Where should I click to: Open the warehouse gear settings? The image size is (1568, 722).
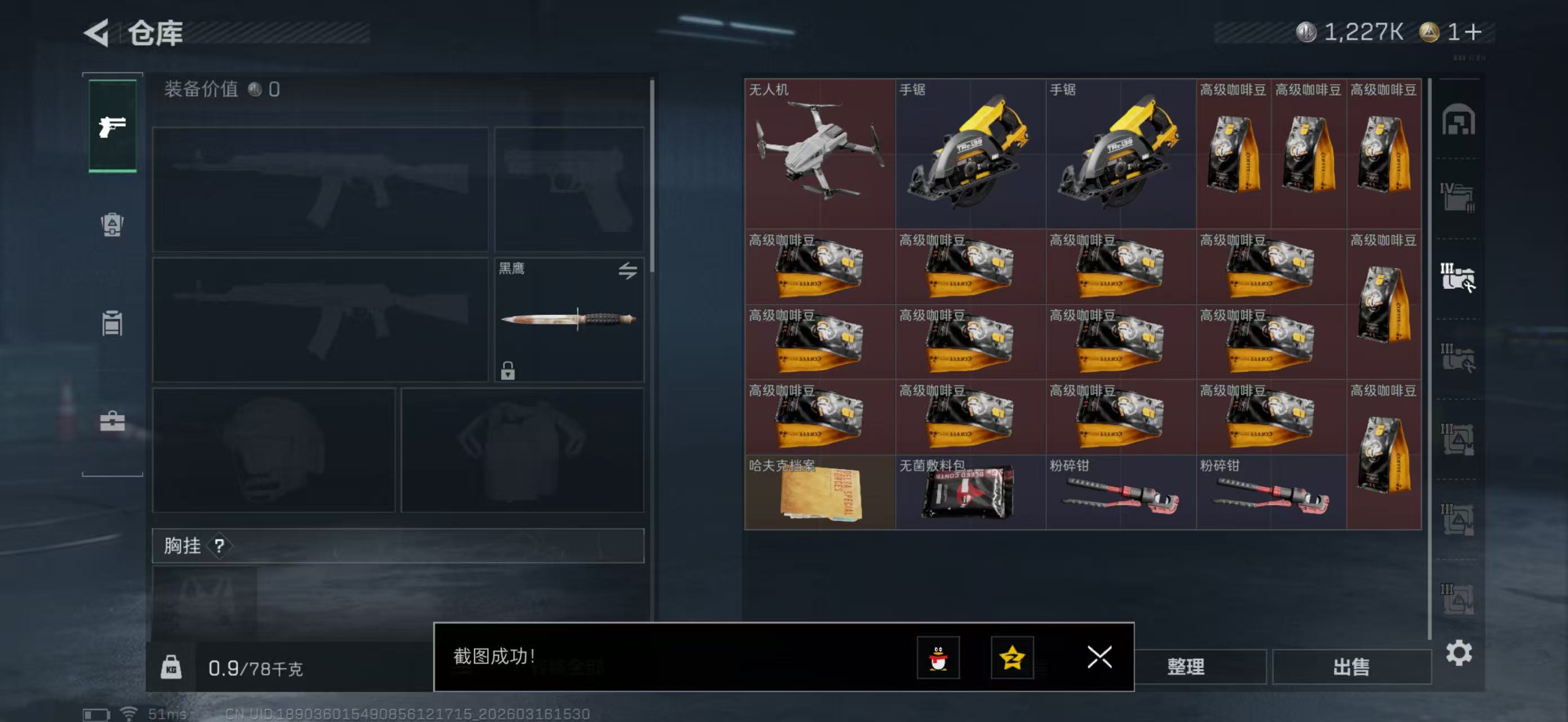[x=1459, y=653]
